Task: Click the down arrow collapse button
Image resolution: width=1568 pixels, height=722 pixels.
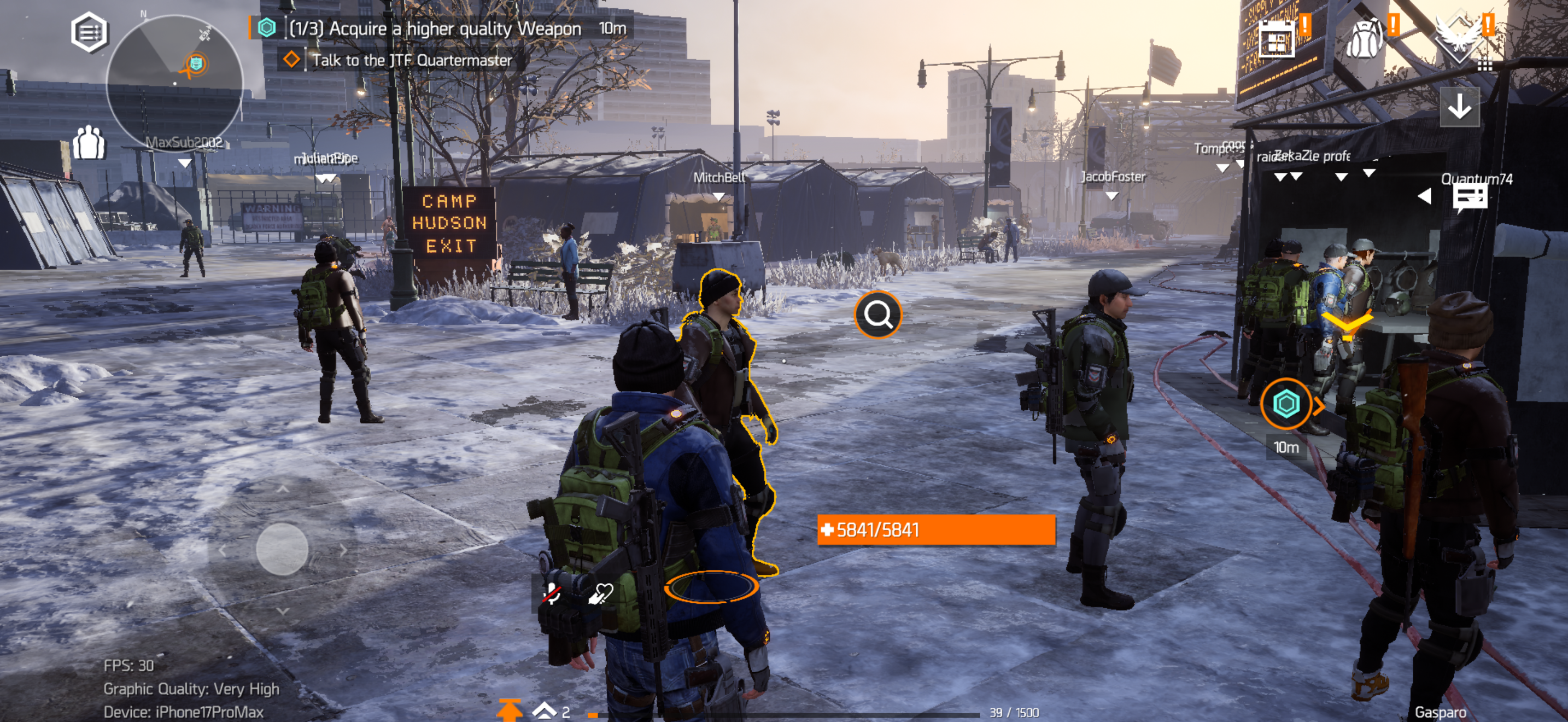Action: click(x=1459, y=108)
